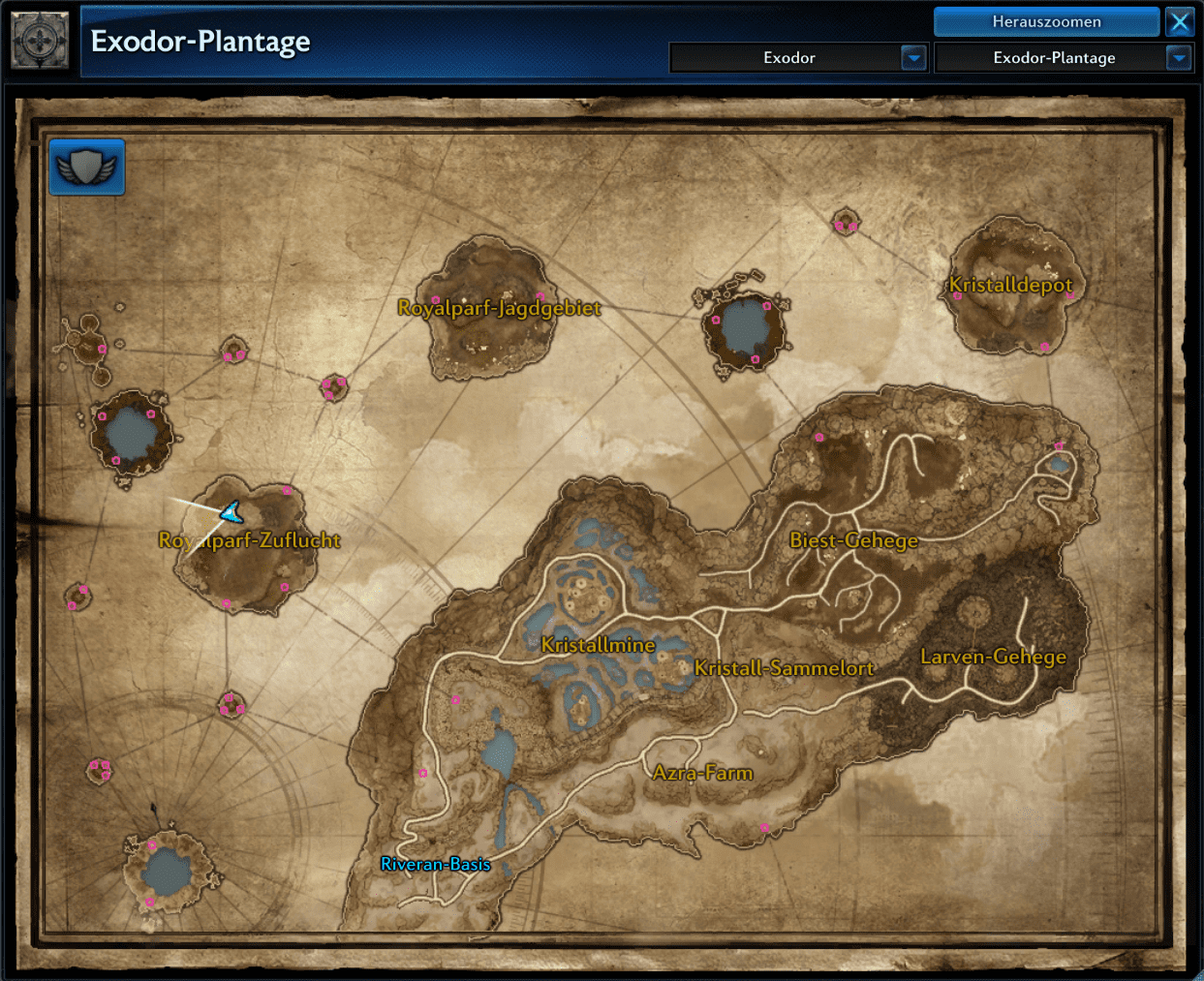Choose the Larven-Gehege map label
The height and width of the screenshot is (981, 1204).
coord(993,657)
